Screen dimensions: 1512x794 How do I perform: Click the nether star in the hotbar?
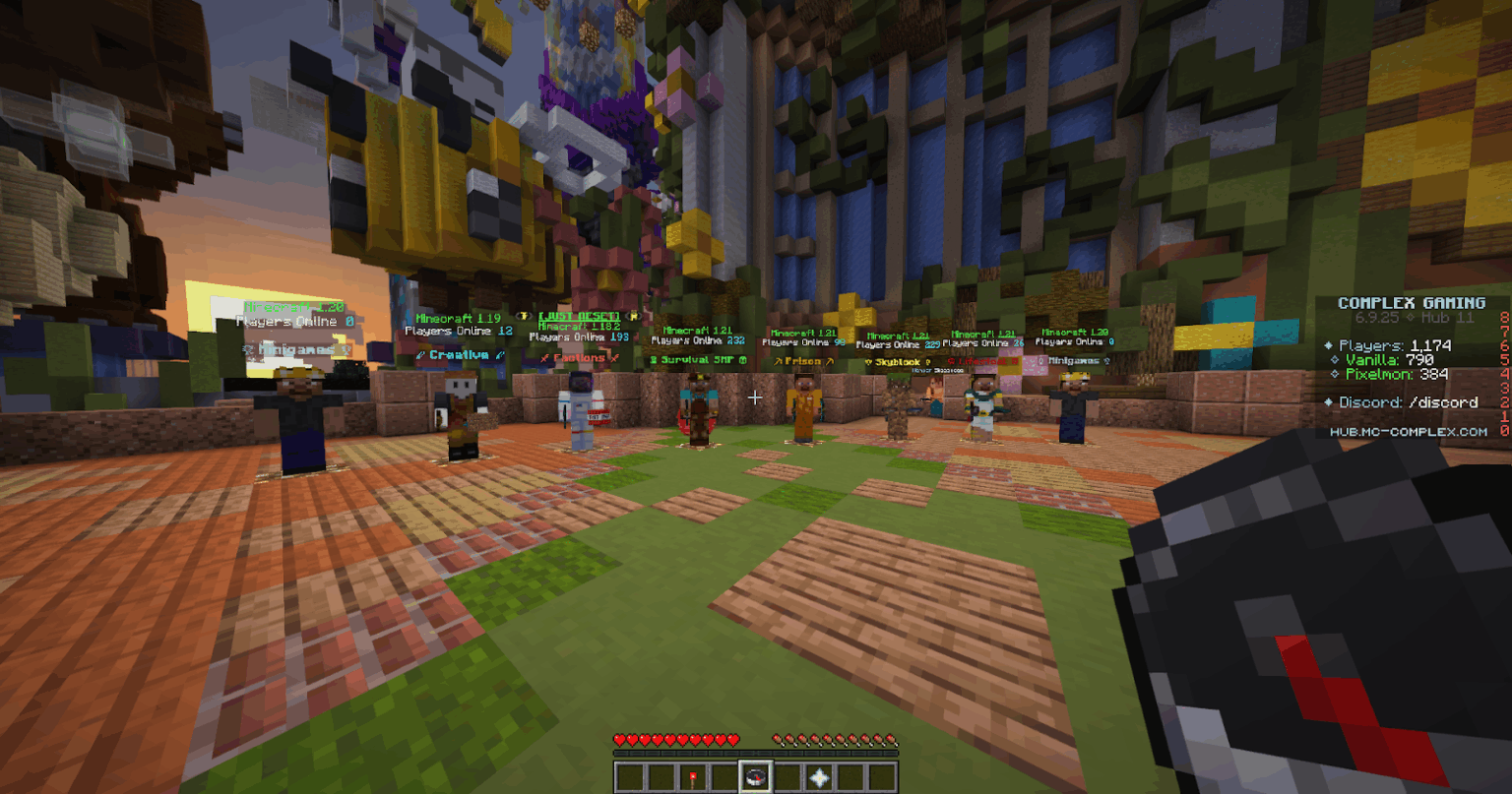tap(820, 777)
